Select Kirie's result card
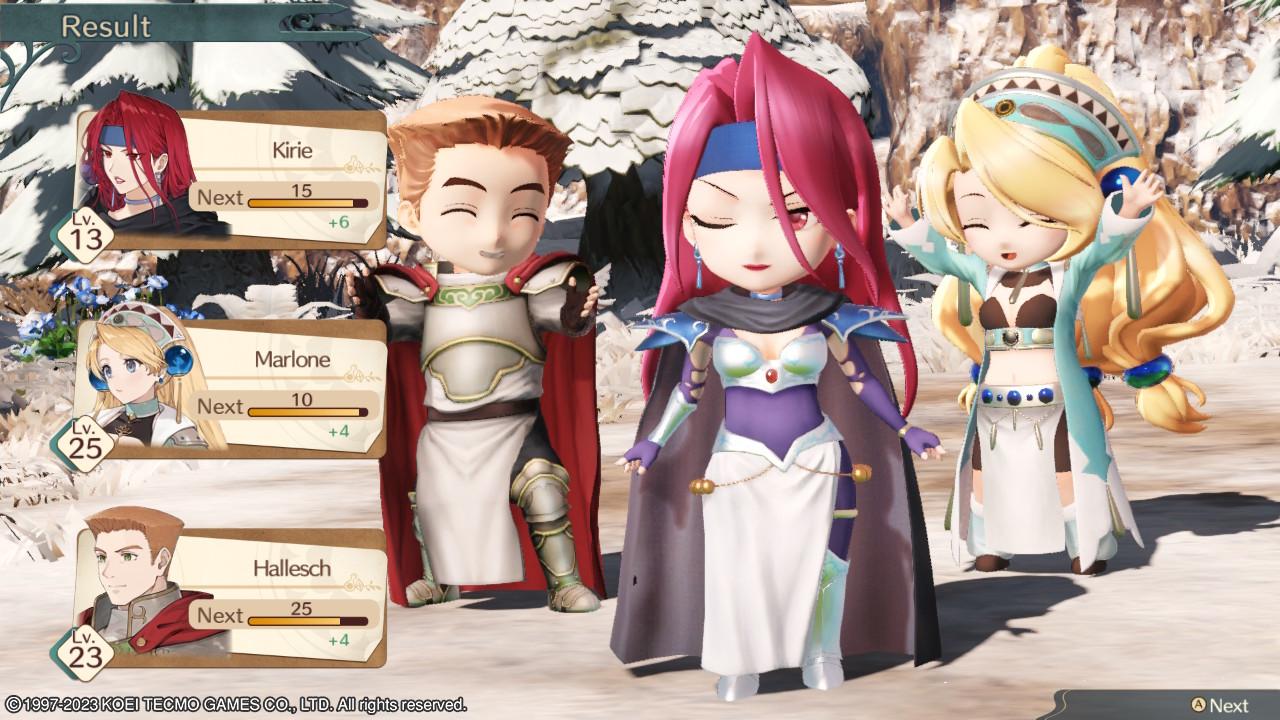Viewport: 1280px width, 720px height. click(x=232, y=180)
